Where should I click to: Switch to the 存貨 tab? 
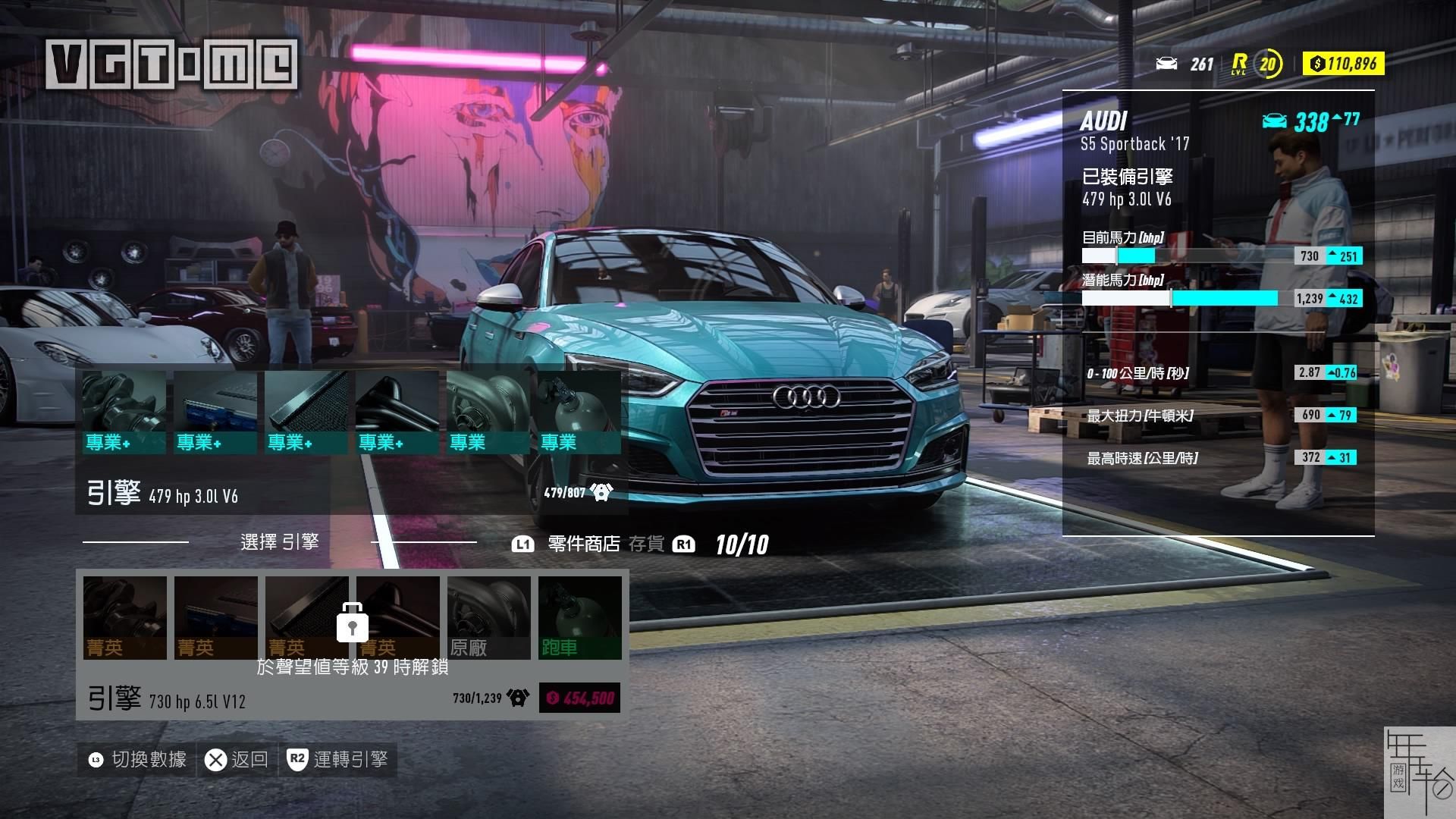(646, 544)
